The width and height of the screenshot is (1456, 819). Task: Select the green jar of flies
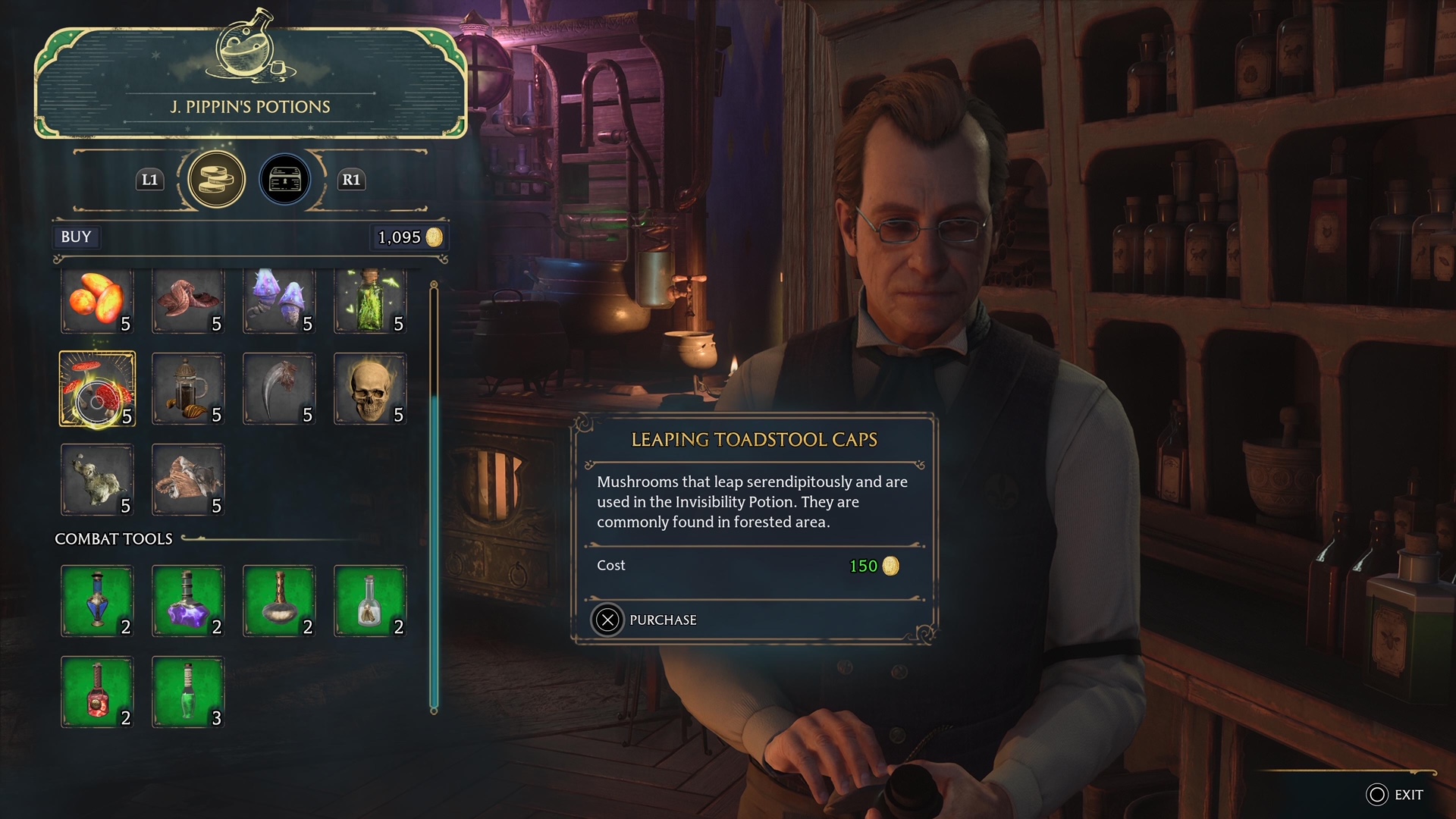[x=370, y=300]
